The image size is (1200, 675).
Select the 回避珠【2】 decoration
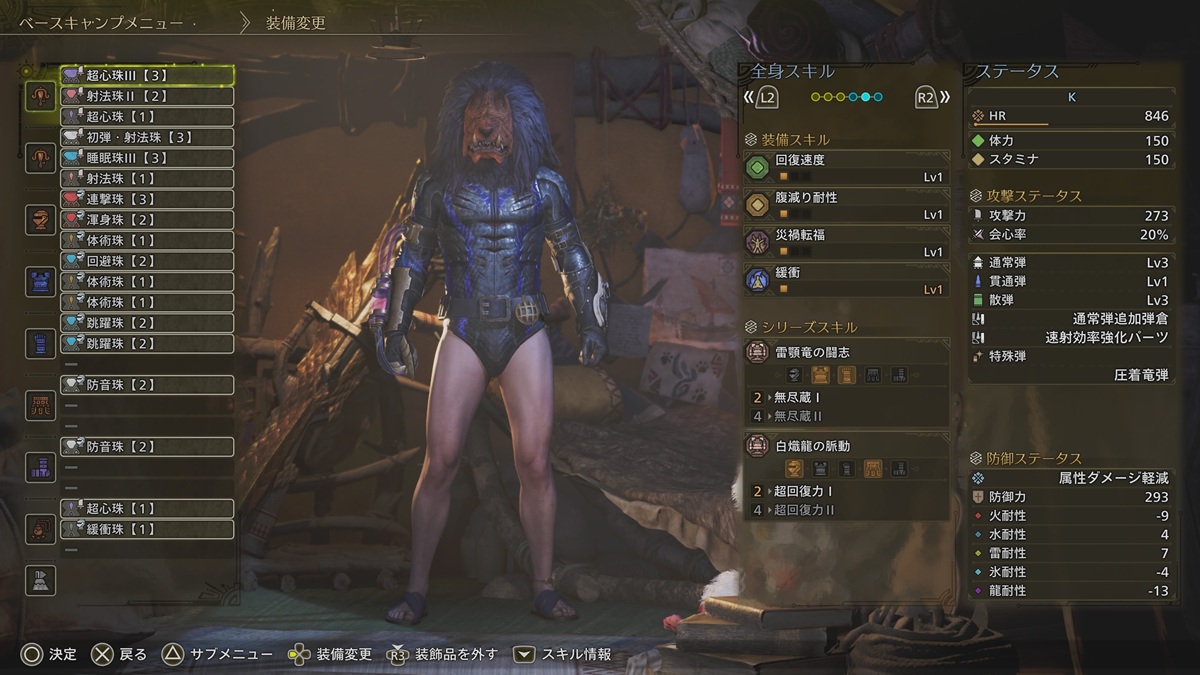[x=147, y=261]
